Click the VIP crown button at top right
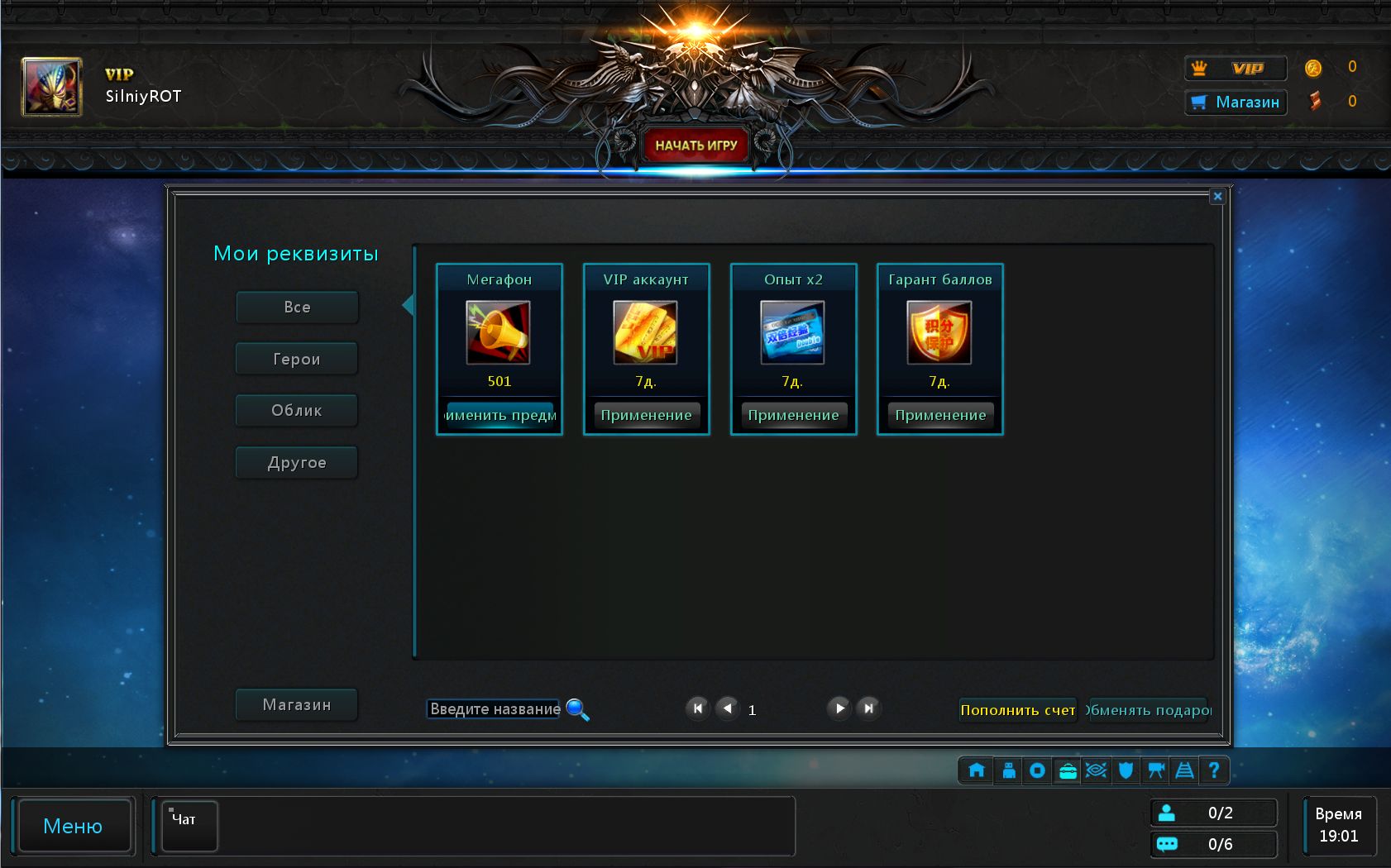Viewport: 1391px width, 868px height. tap(1236, 69)
